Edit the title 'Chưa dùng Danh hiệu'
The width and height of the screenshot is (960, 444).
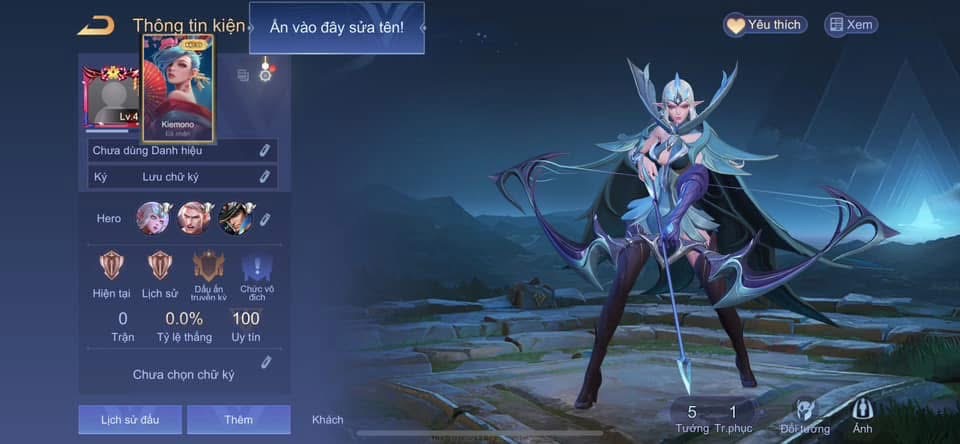[x=264, y=150]
